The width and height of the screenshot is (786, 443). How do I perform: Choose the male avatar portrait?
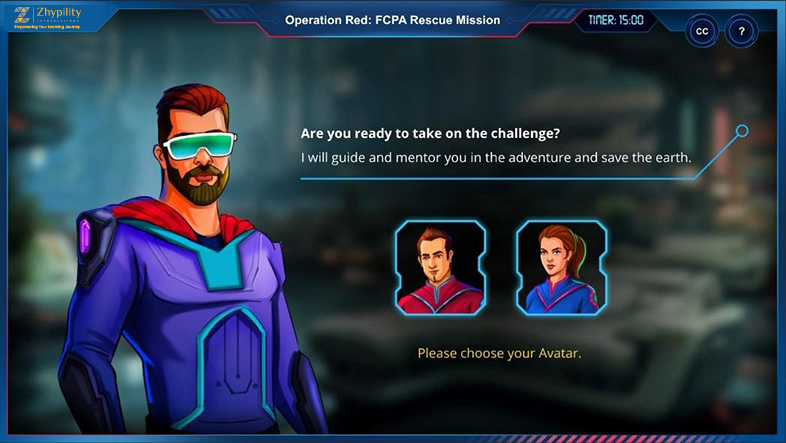click(x=440, y=268)
